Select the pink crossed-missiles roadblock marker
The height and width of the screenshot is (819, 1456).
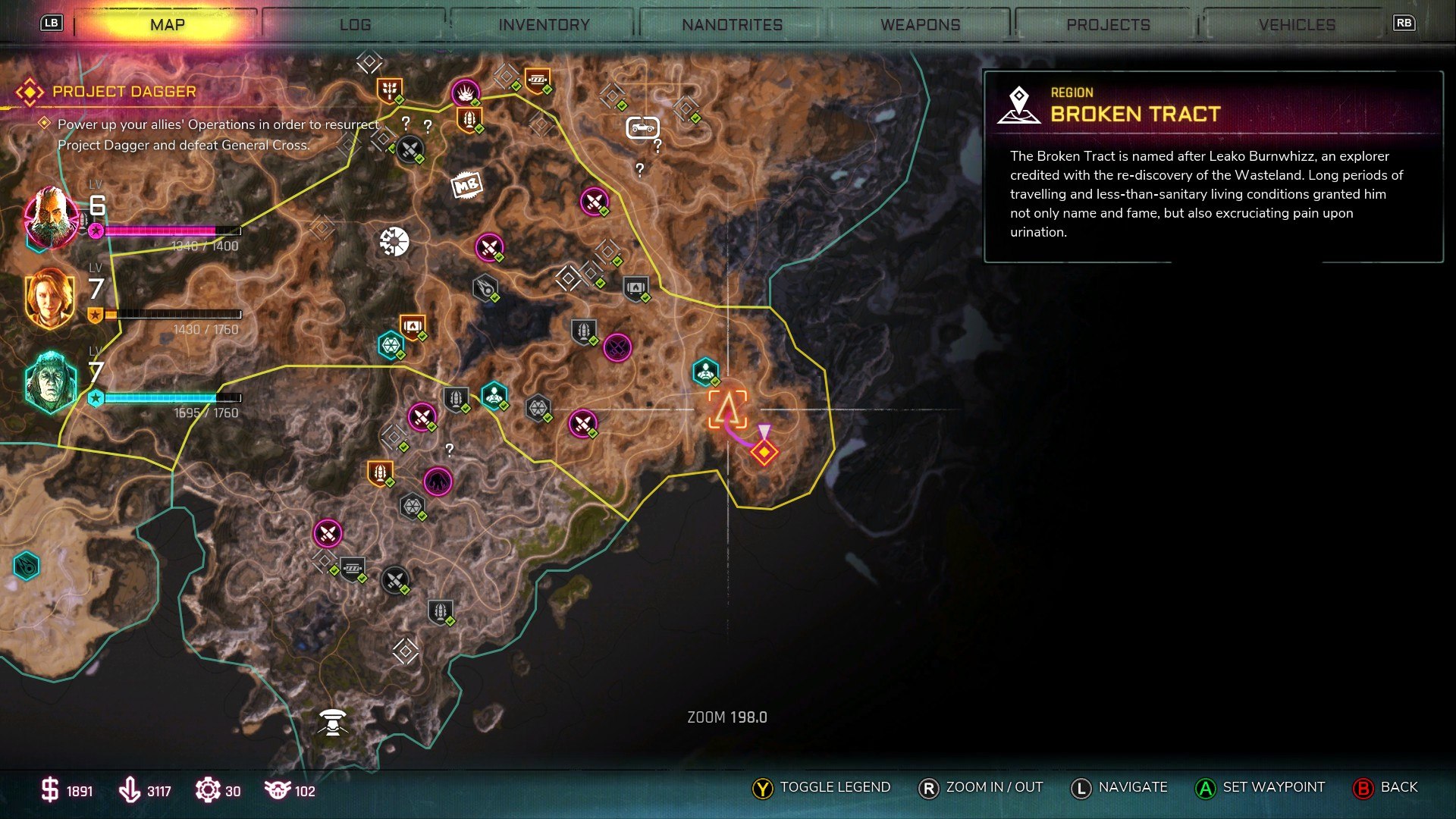[595, 201]
